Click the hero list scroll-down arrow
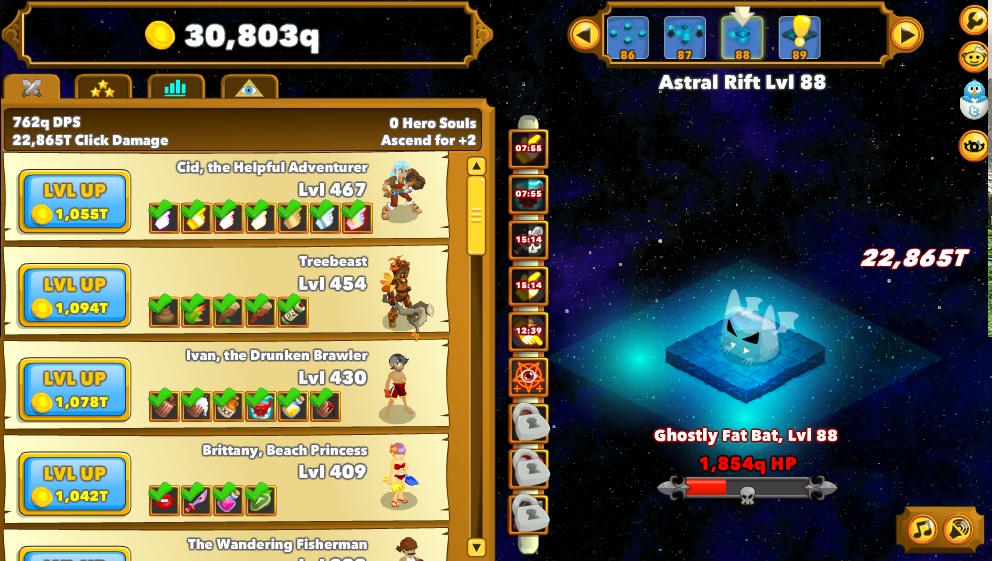Viewport: 992px width, 561px height. point(476,547)
